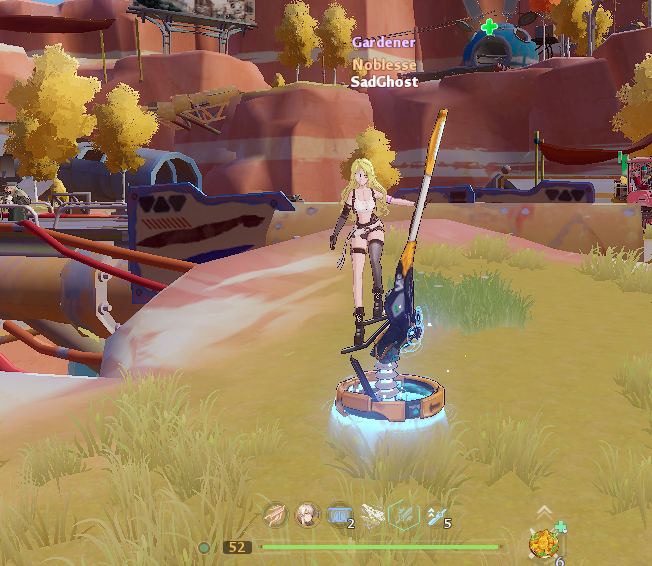
Task: Activate the blue arrow icon showing 5
Action: pos(435,515)
